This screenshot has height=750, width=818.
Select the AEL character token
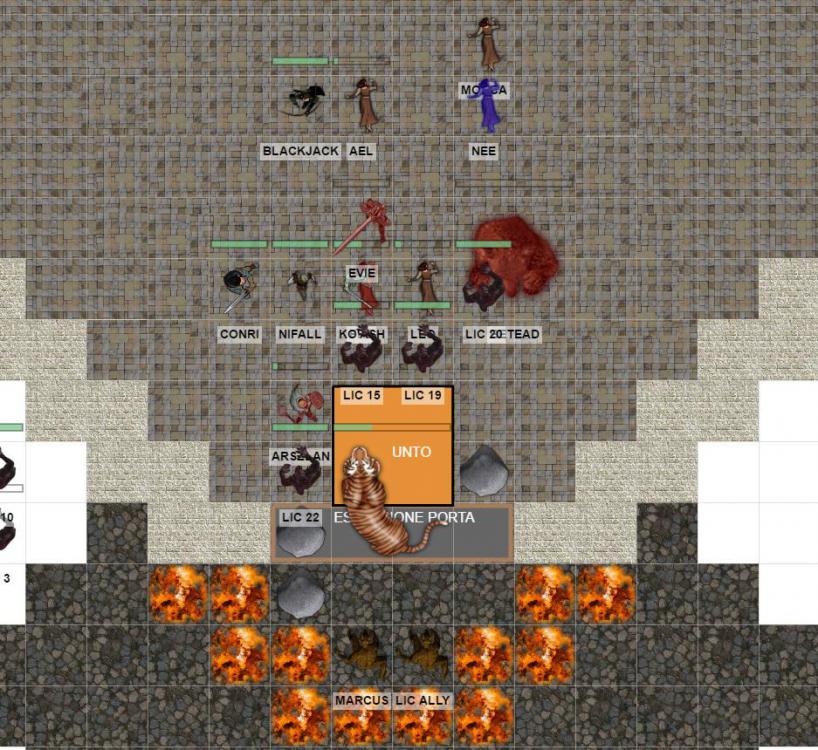[365, 103]
